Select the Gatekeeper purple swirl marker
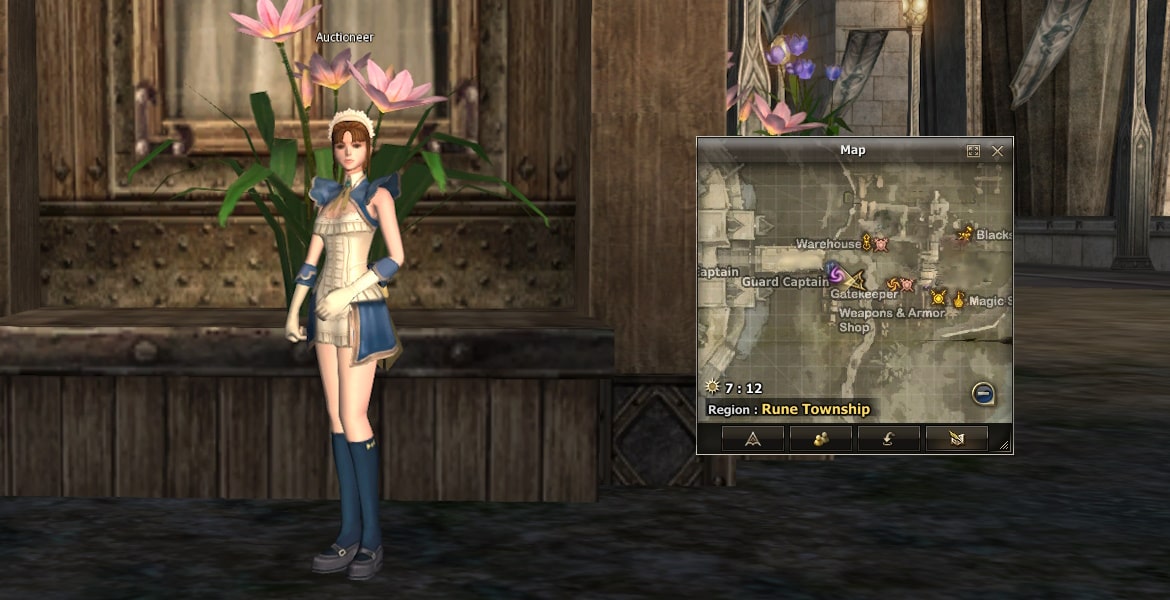Viewport: 1170px width, 600px height. click(835, 273)
